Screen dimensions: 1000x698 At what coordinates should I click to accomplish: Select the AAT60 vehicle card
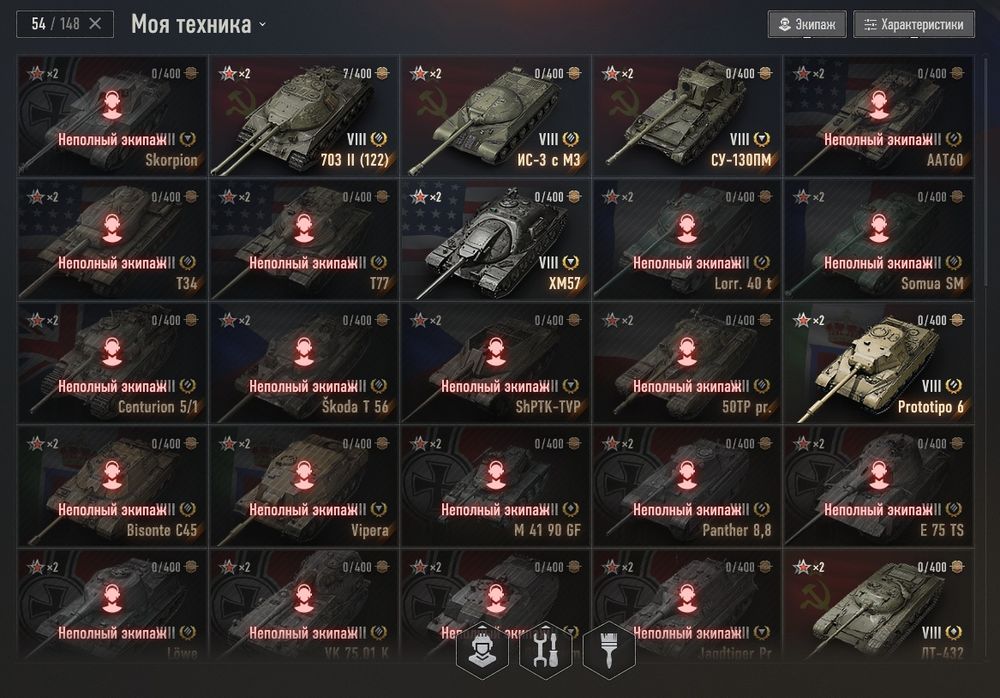tap(879, 116)
